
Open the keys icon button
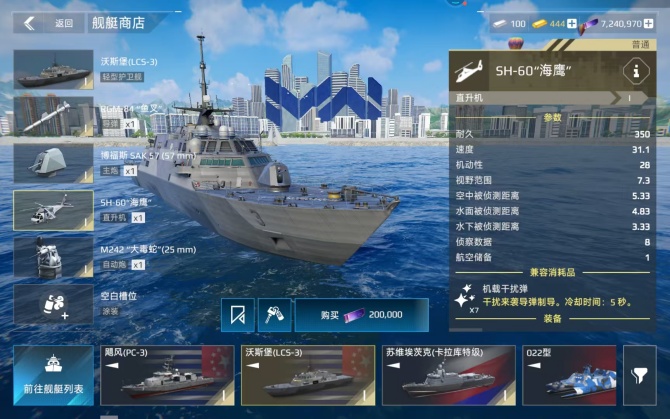point(272,314)
